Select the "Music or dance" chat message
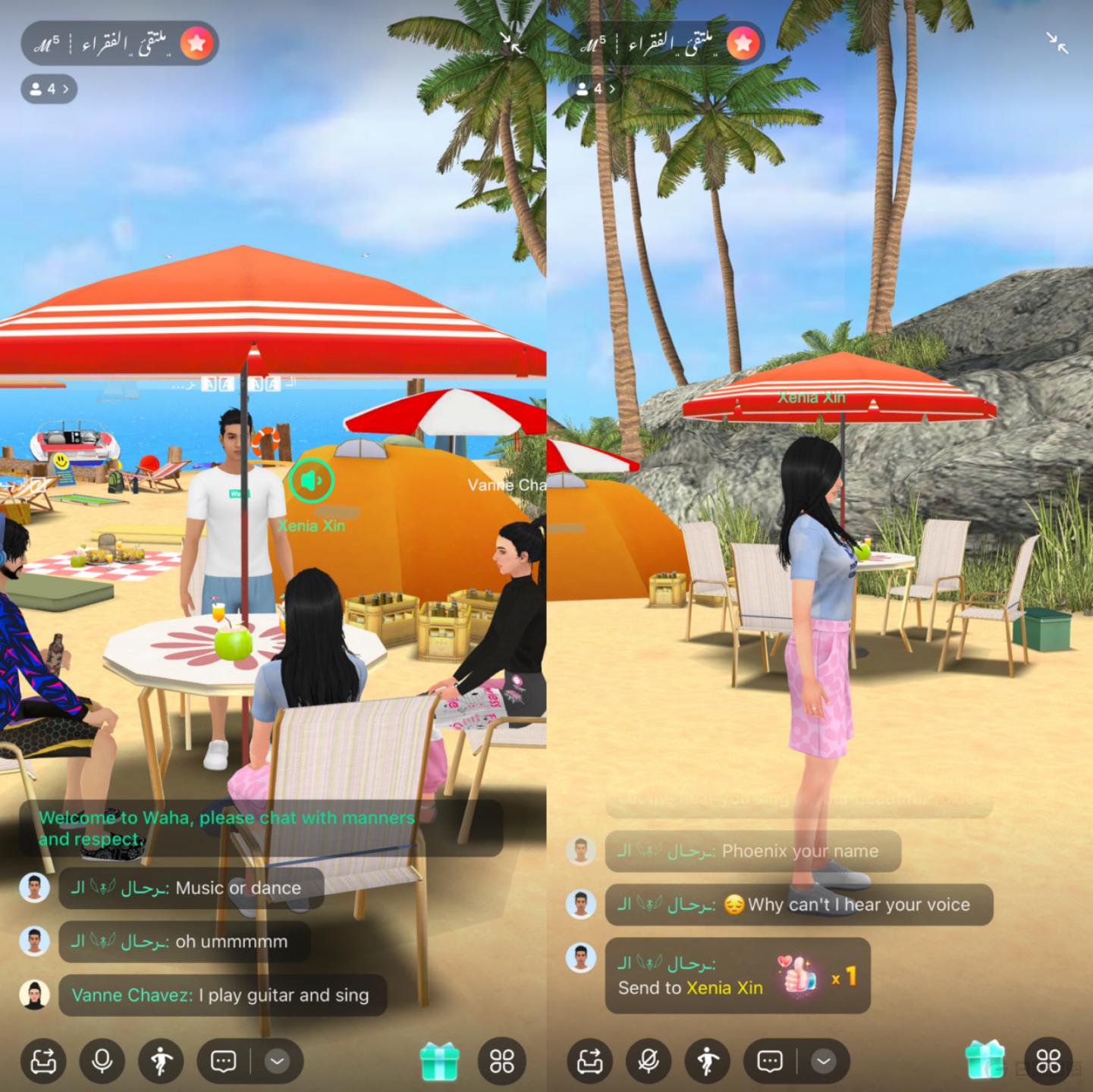 191,888
